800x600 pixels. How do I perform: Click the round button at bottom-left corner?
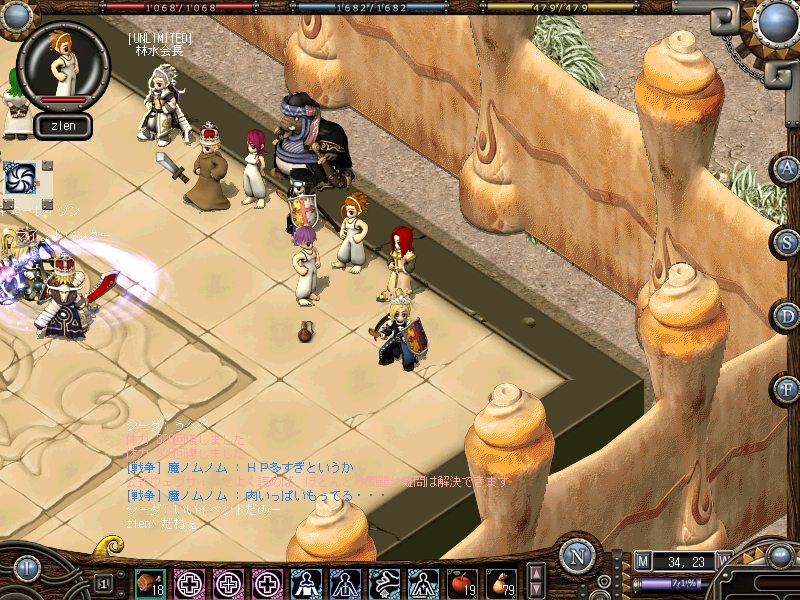(25, 569)
